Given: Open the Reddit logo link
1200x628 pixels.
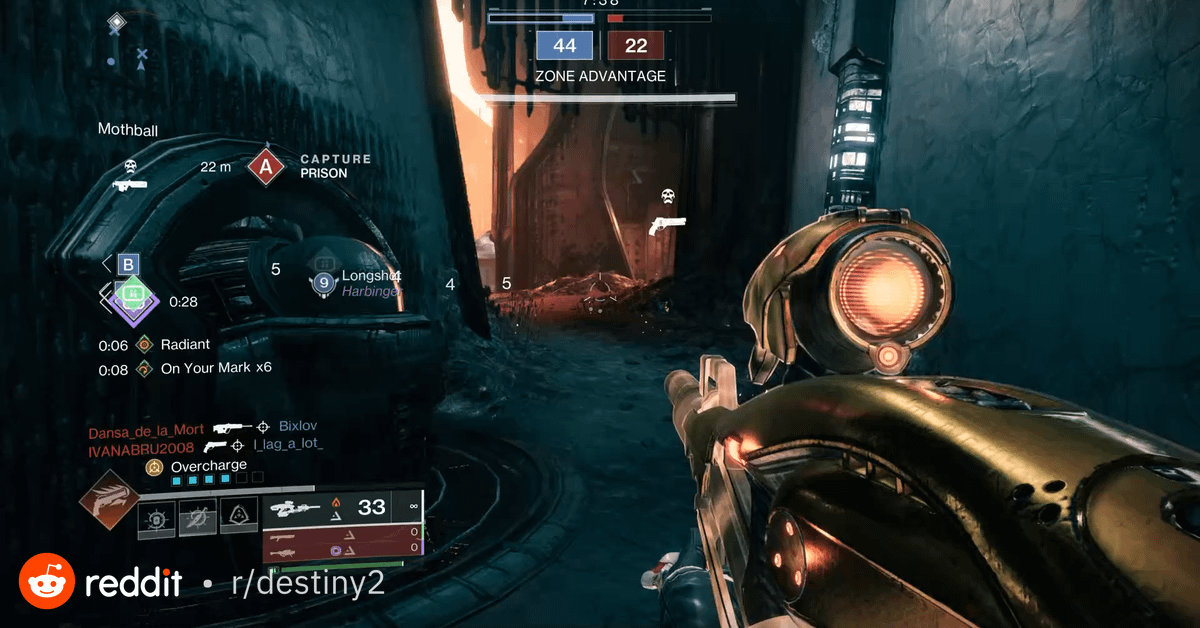Looking at the screenshot, I should click(47, 582).
